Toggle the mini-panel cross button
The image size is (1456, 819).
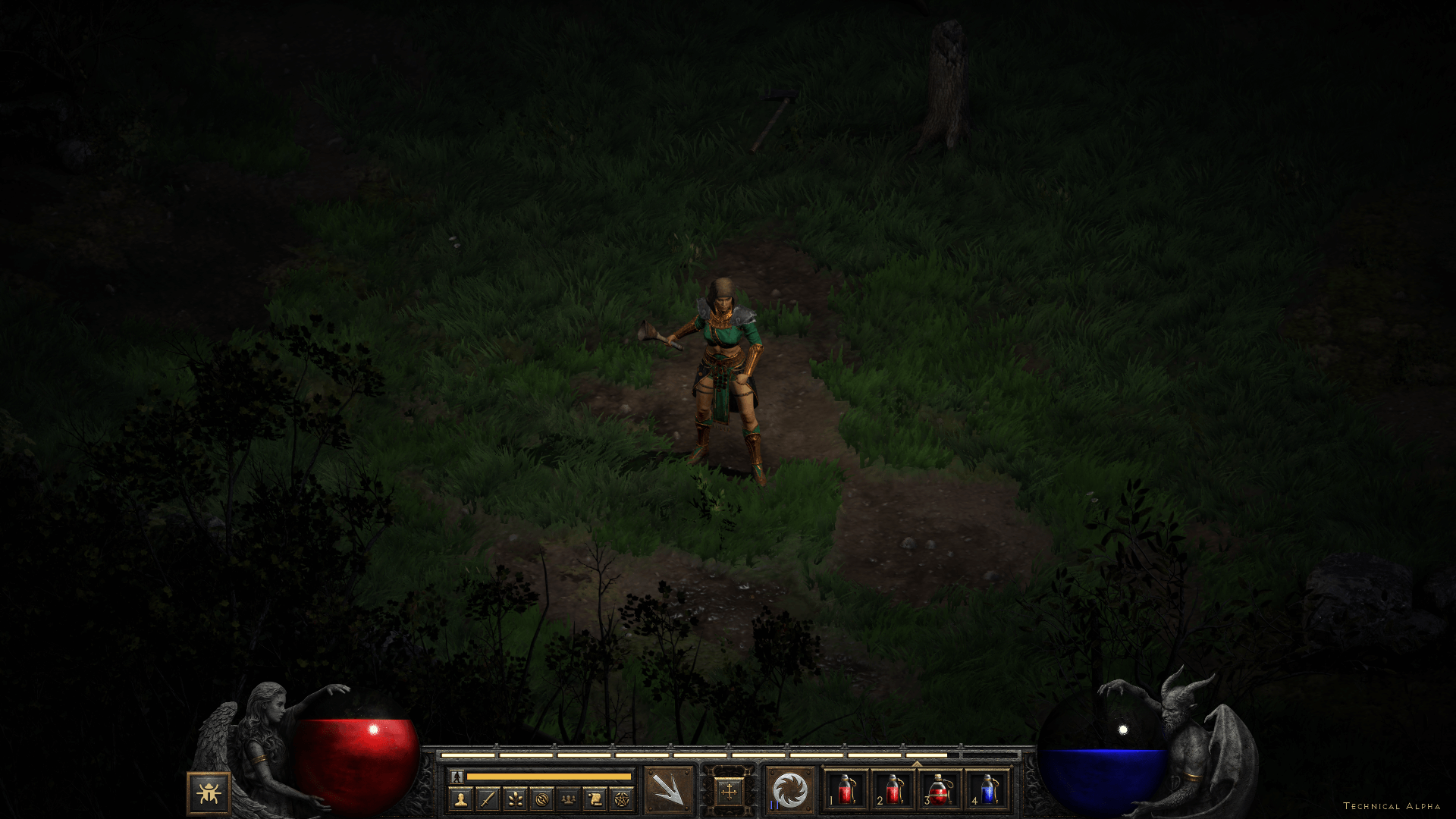(x=729, y=792)
